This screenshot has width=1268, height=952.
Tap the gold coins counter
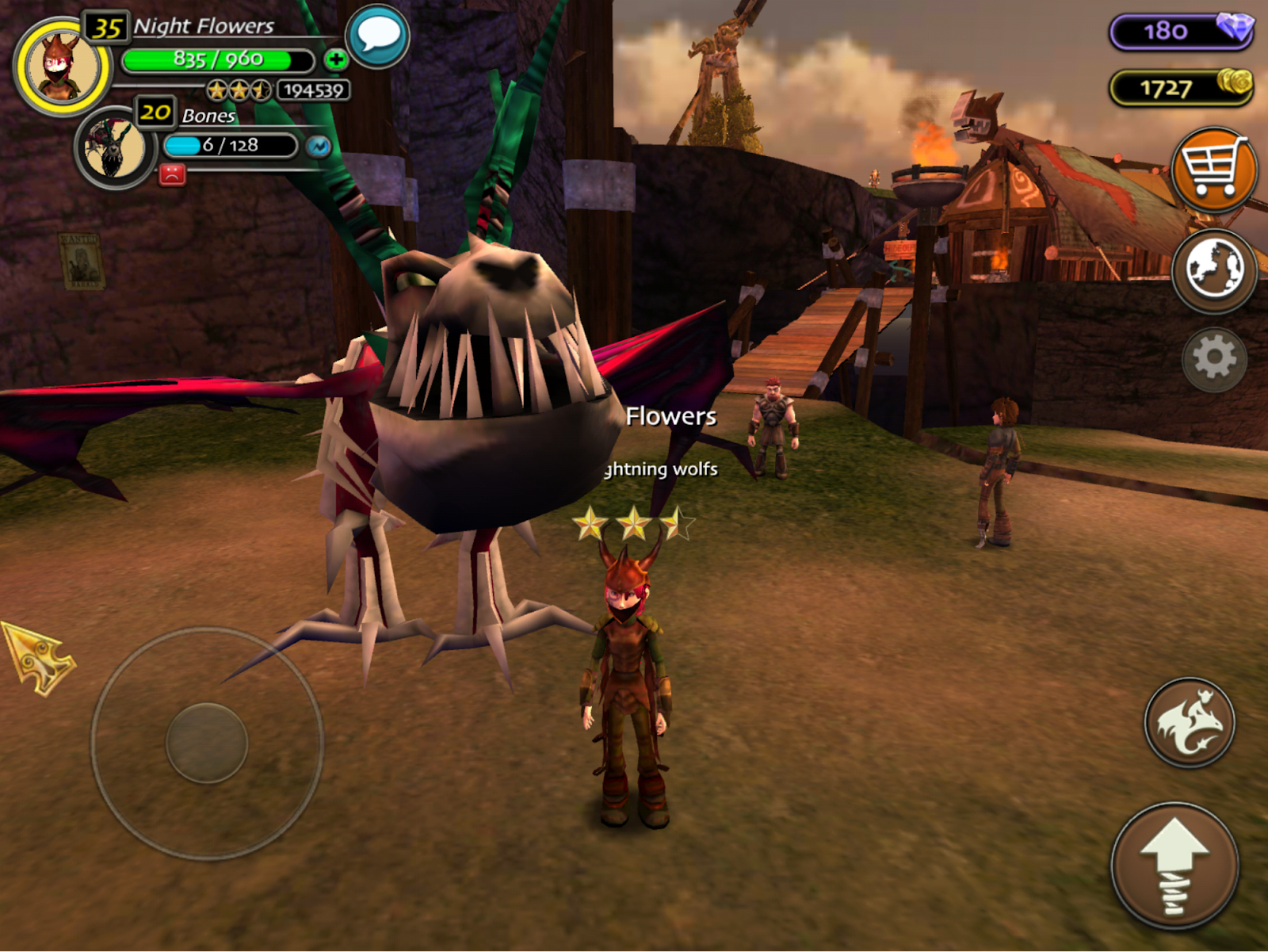point(1181,87)
